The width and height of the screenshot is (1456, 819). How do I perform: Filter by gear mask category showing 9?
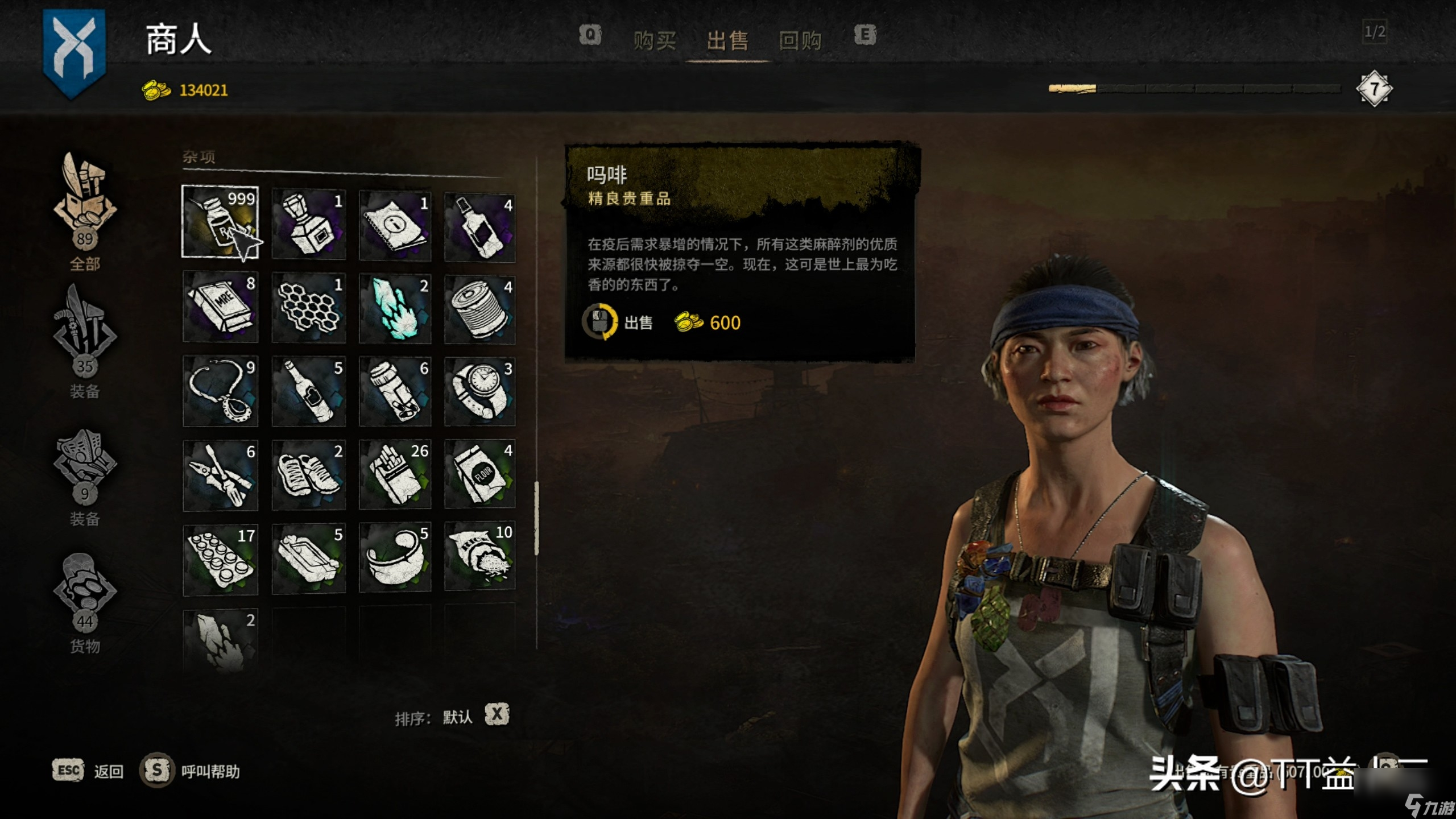click(85, 468)
